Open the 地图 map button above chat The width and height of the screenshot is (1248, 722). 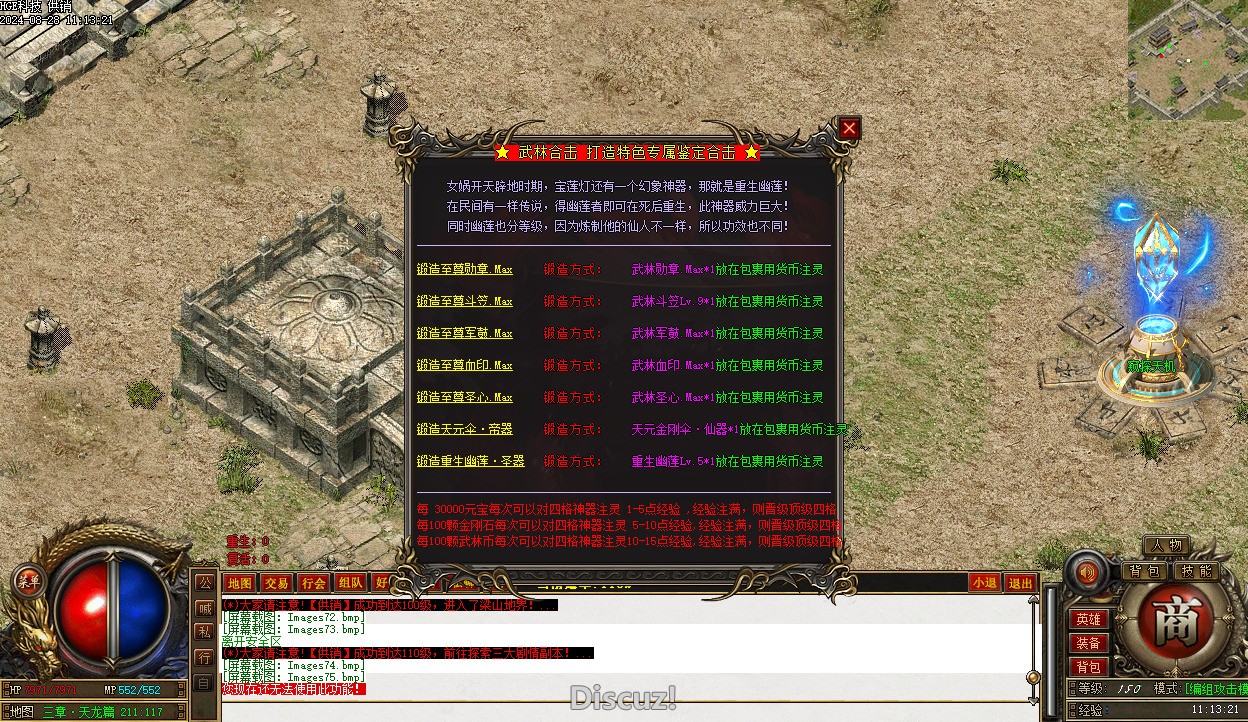[x=240, y=583]
